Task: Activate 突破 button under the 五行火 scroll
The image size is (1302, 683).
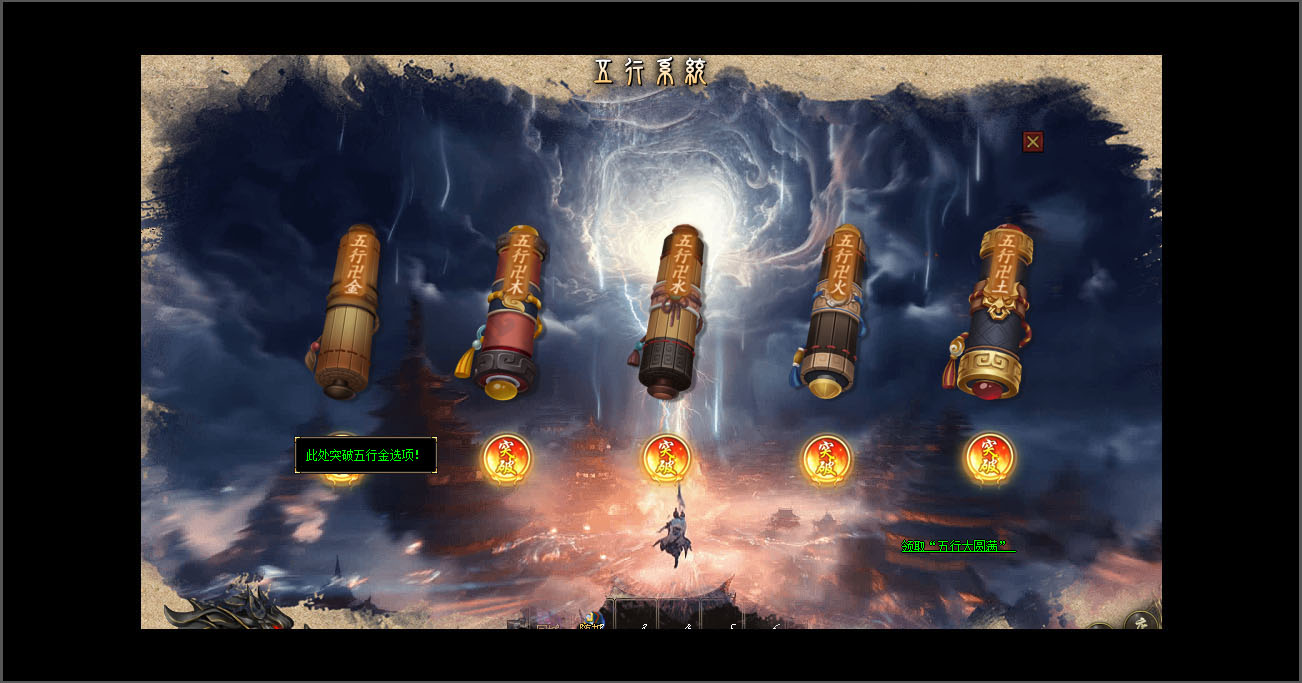Action: pos(826,459)
